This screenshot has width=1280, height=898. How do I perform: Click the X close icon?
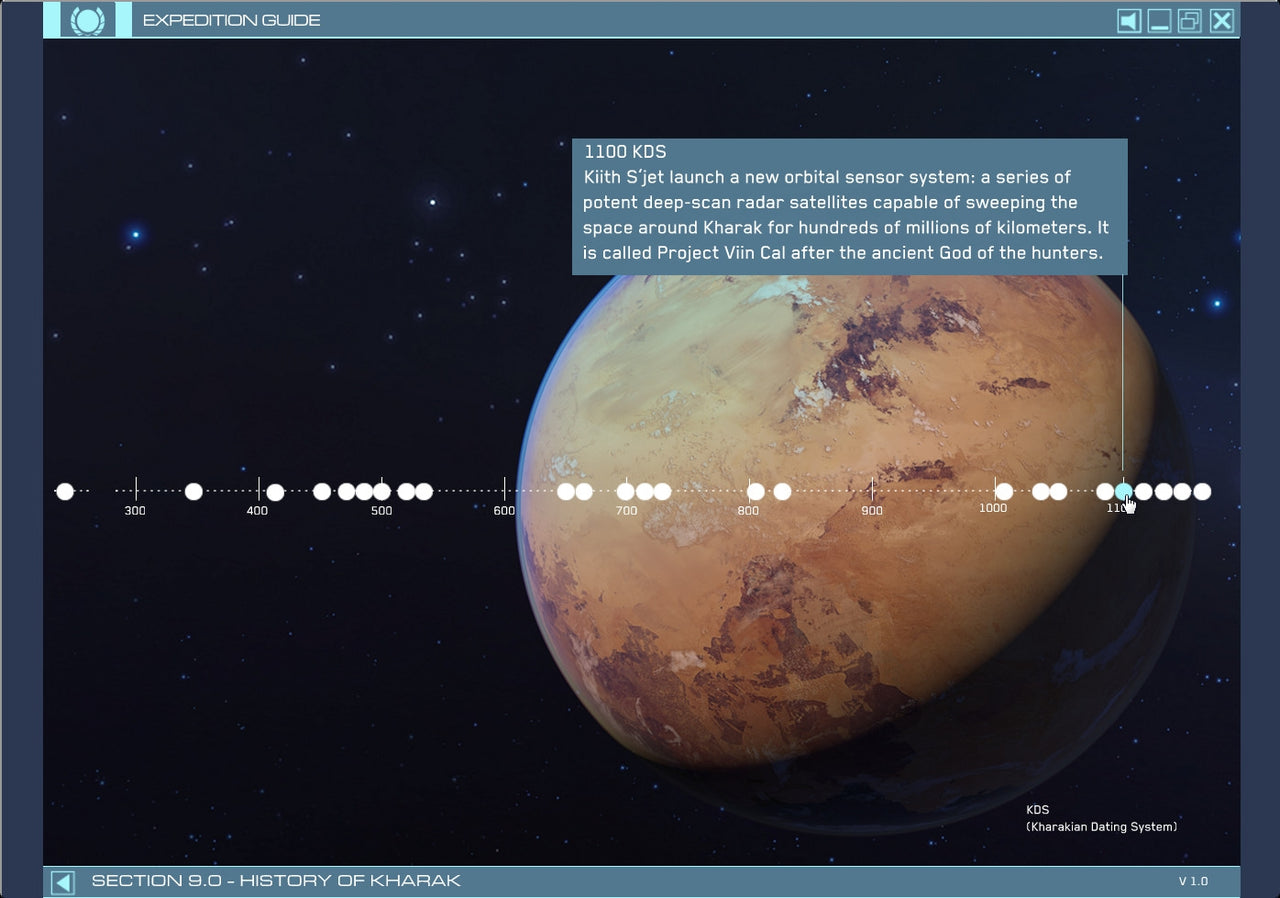1221,20
